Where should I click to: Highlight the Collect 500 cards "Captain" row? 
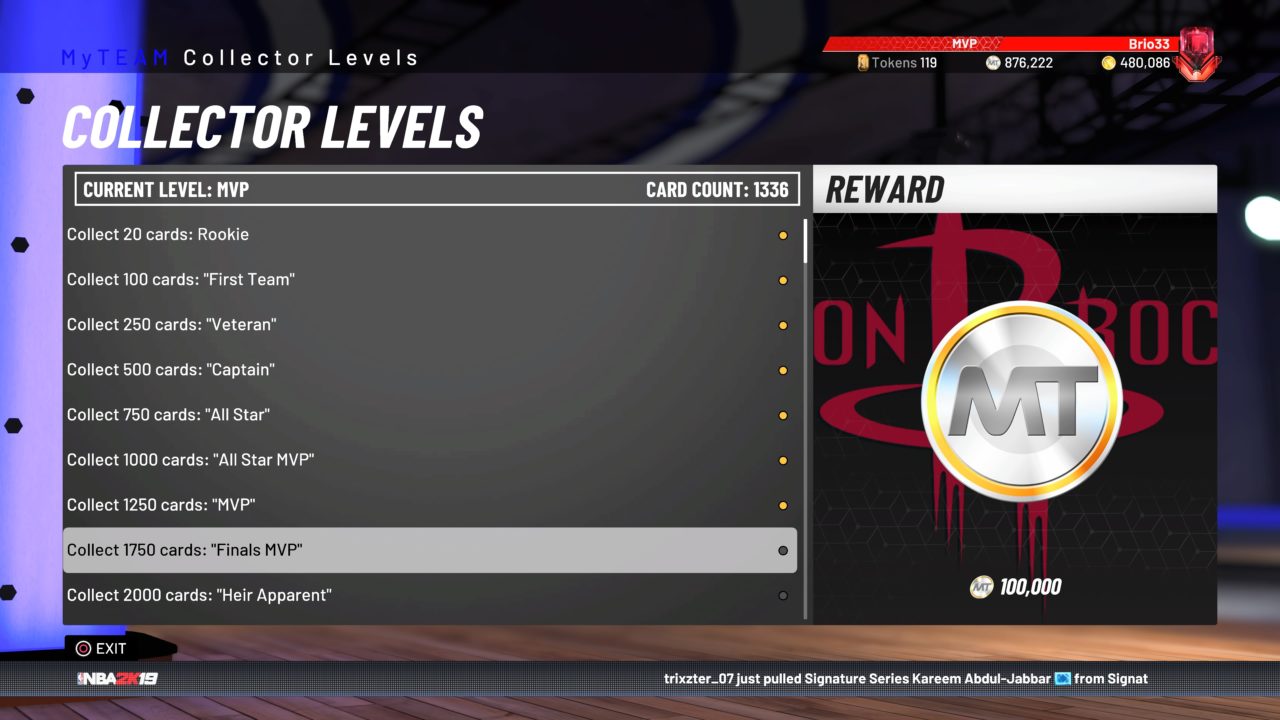click(430, 370)
